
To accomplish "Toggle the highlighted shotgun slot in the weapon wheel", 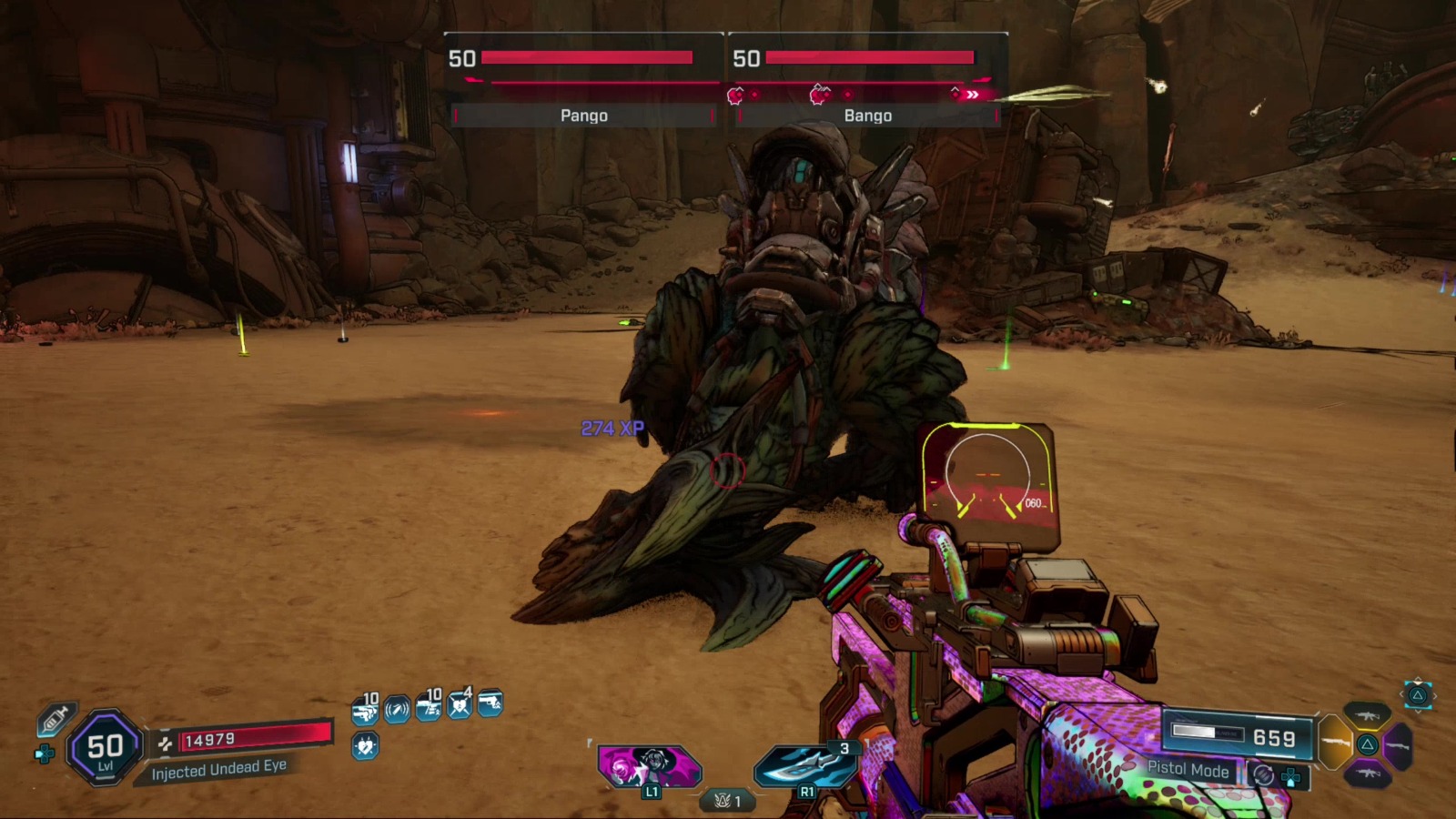I will pos(1335,742).
